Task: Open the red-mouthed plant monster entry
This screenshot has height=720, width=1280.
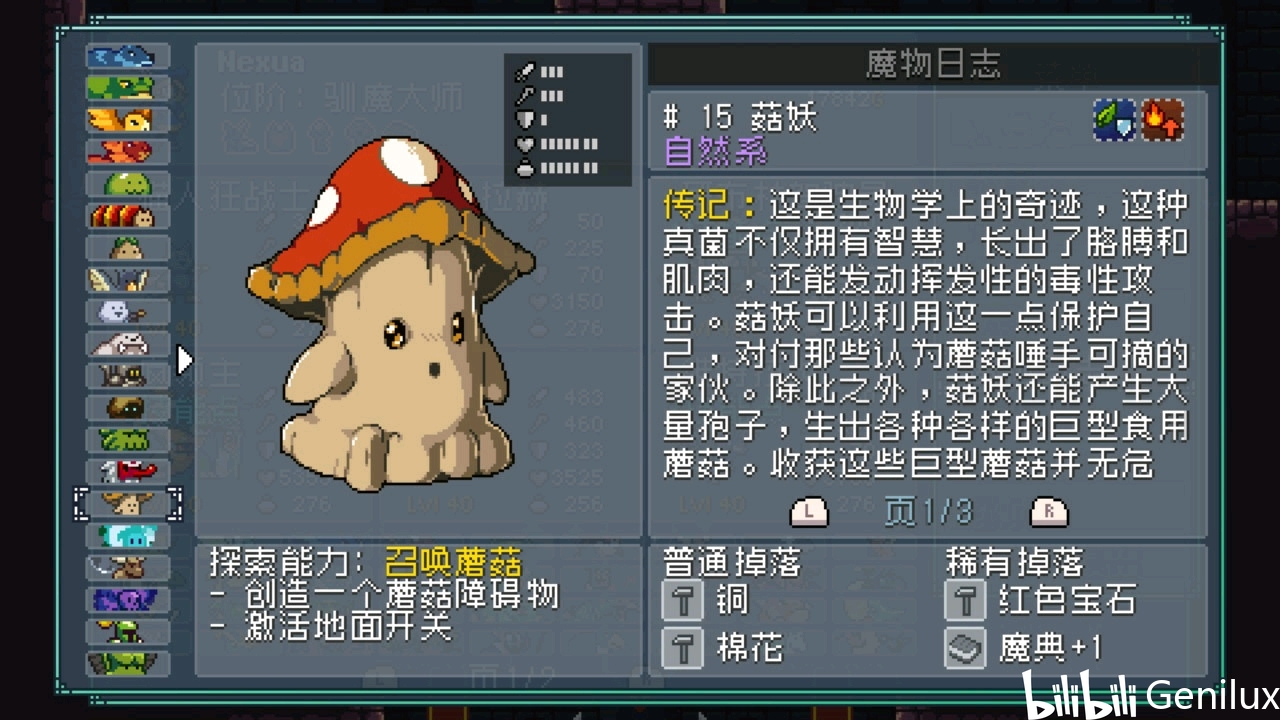Action: [127, 471]
